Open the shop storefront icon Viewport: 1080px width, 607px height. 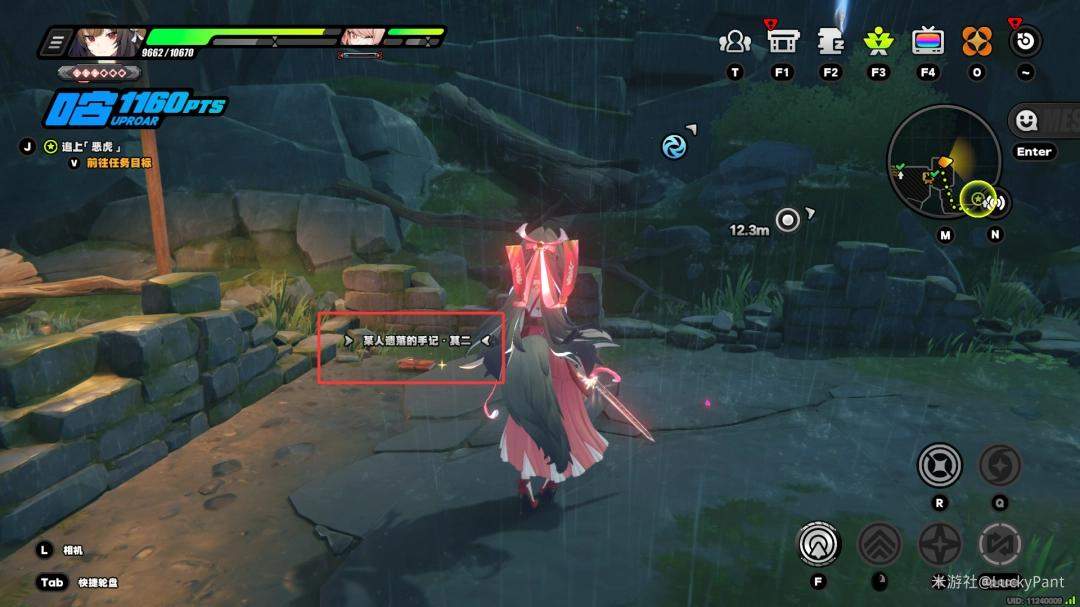(x=782, y=41)
